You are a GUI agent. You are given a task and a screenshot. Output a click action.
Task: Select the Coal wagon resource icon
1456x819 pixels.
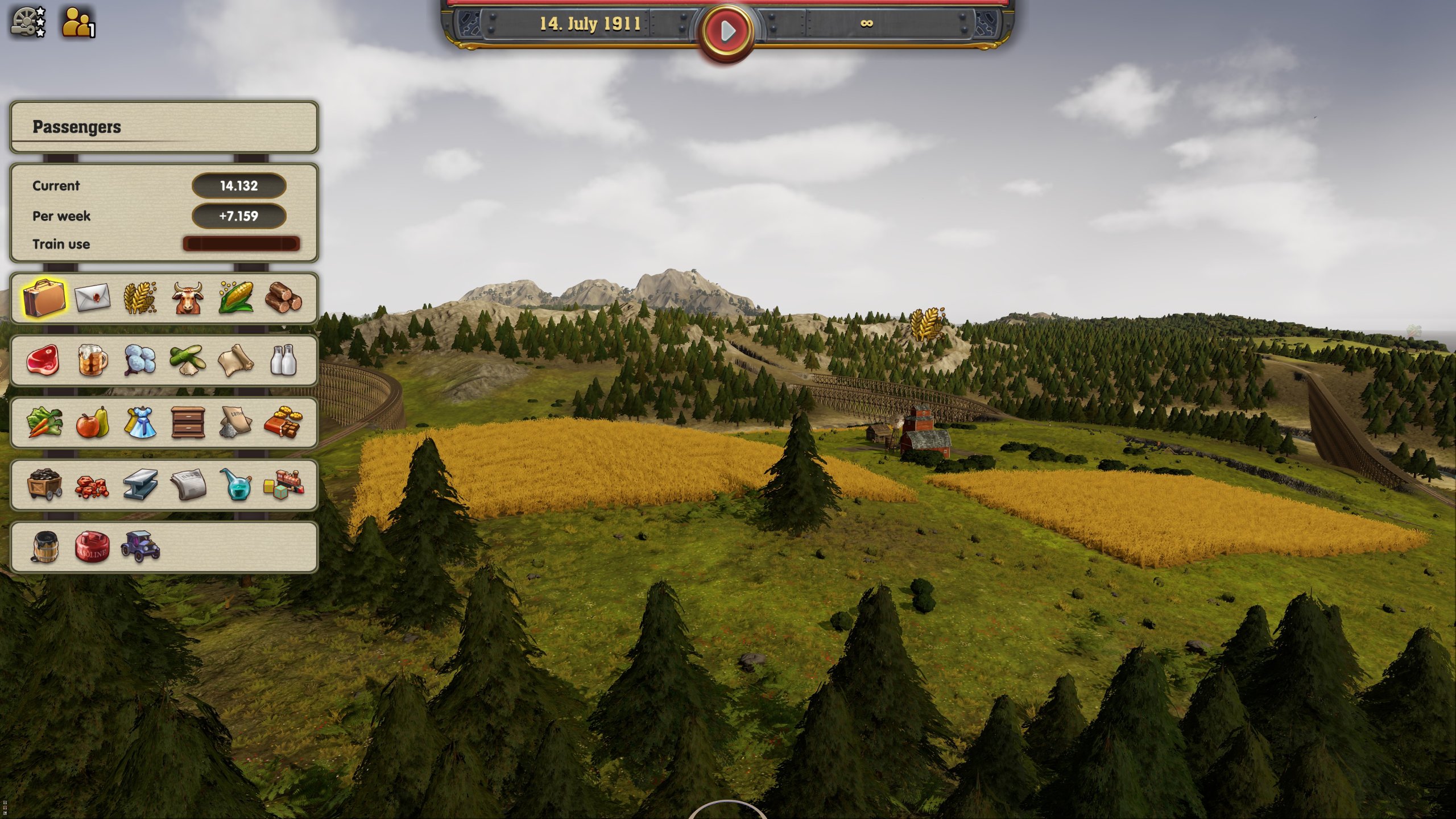point(44,485)
